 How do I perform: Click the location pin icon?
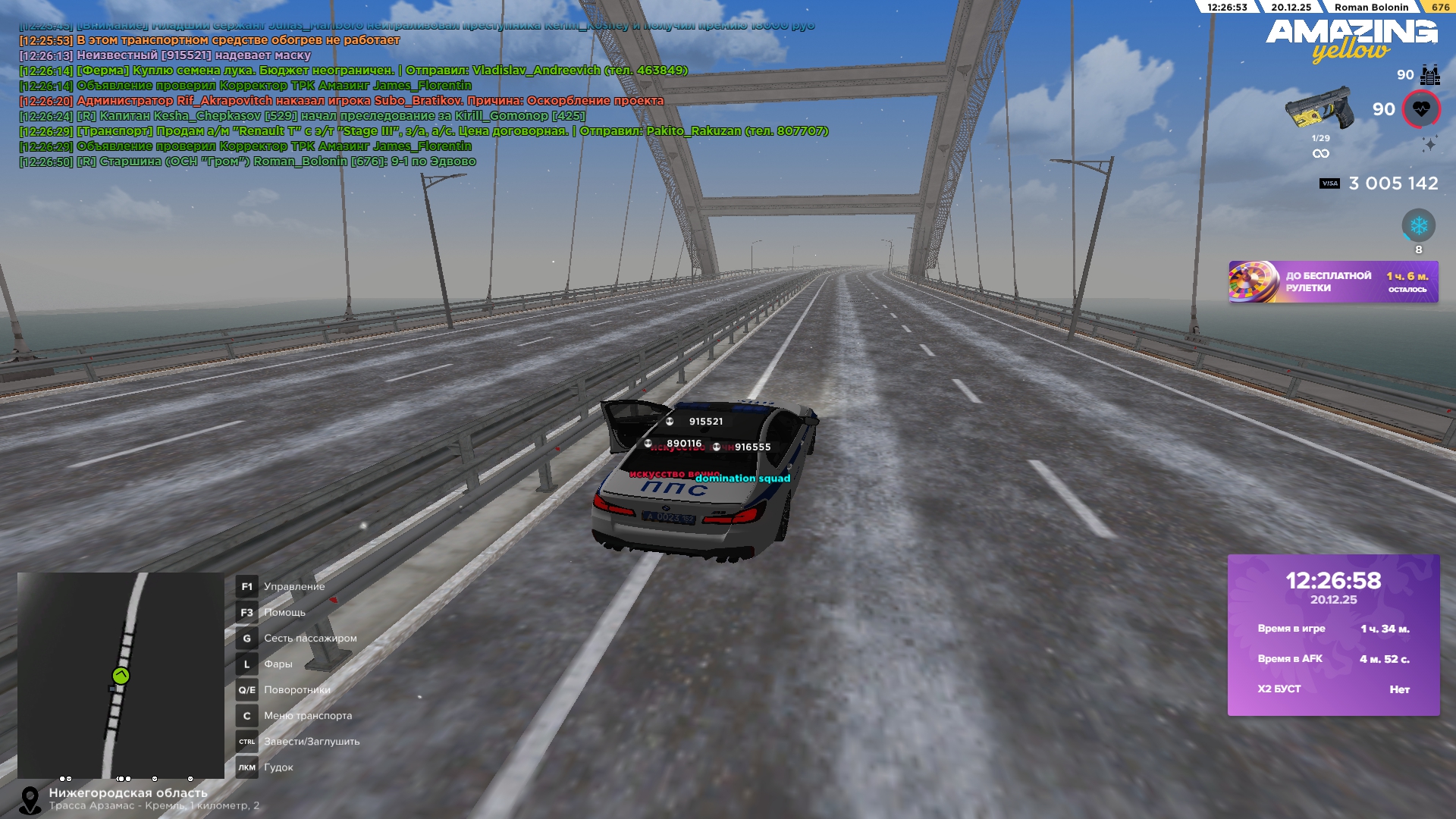pyautogui.click(x=30, y=800)
